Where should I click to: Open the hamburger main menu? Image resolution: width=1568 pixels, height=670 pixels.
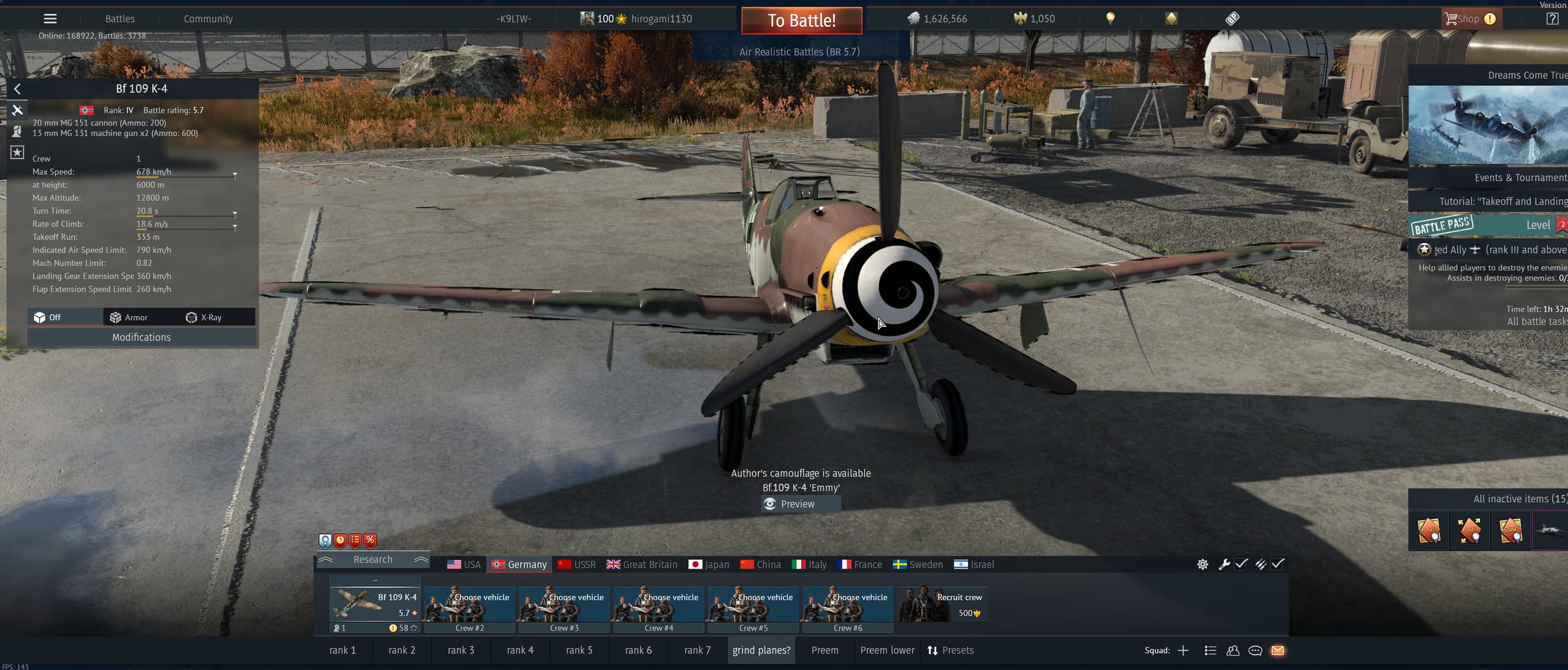point(50,19)
